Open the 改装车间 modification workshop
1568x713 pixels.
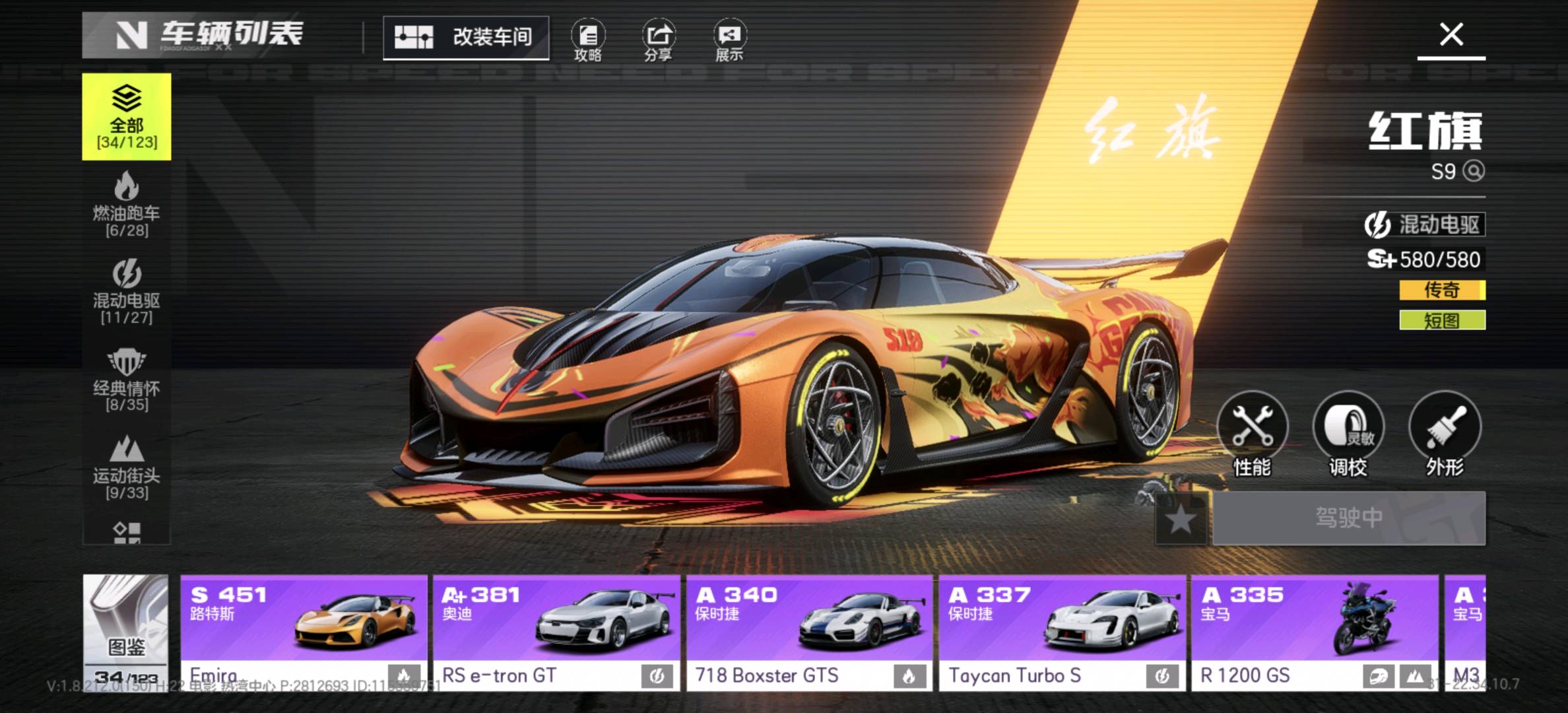(x=466, y=38)
